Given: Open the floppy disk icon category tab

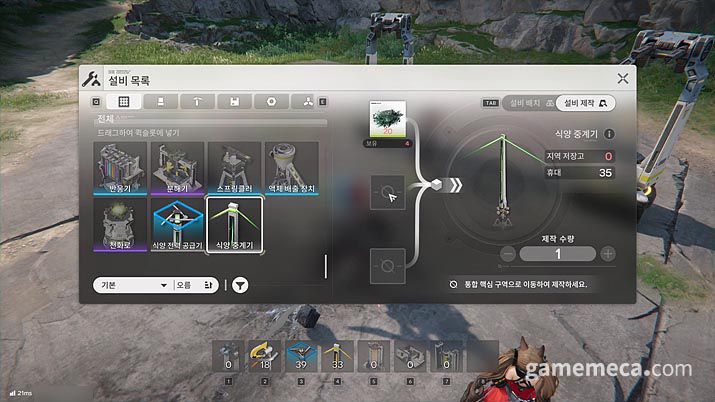Looking at the screenshot, I should 234,102.
